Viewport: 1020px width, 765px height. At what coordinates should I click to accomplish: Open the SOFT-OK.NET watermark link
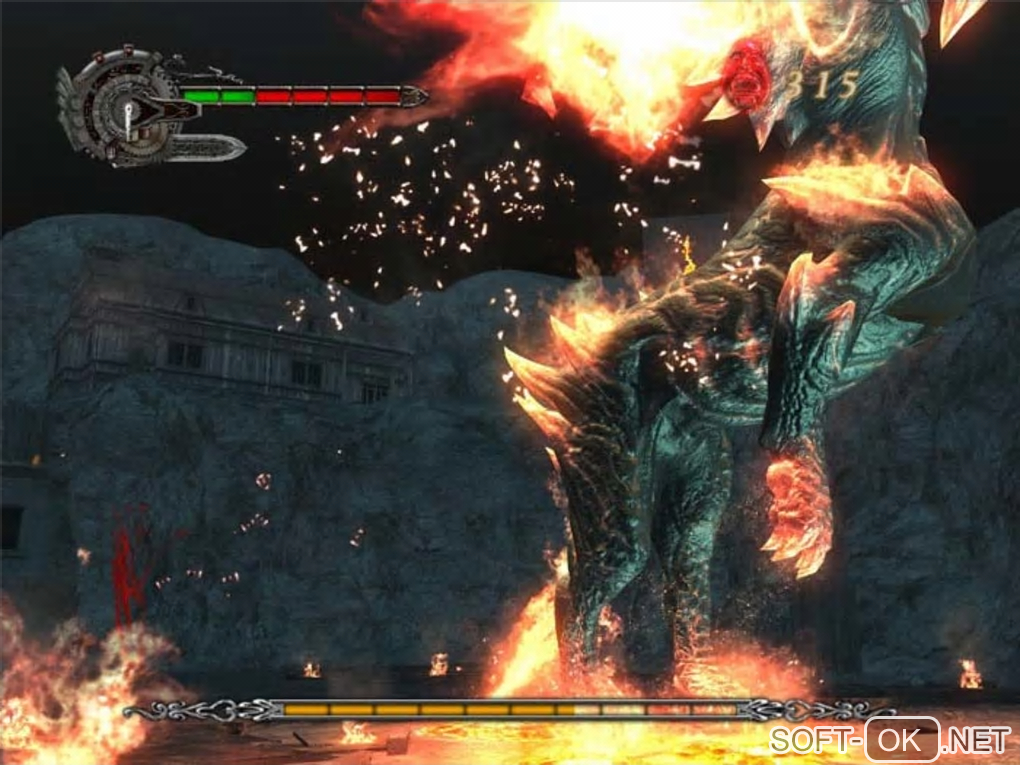889,741
